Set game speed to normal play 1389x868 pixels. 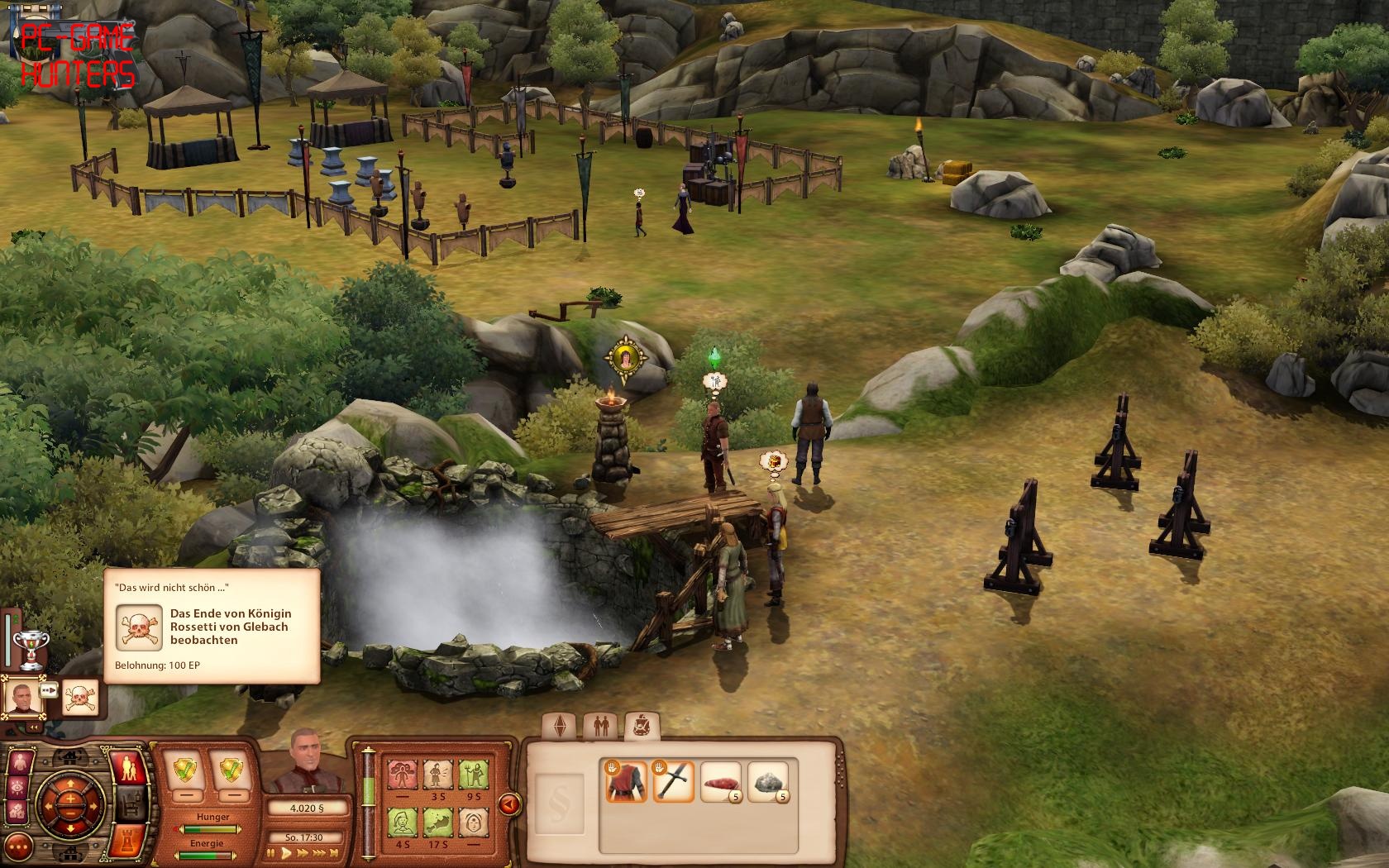tap(286, 852)
